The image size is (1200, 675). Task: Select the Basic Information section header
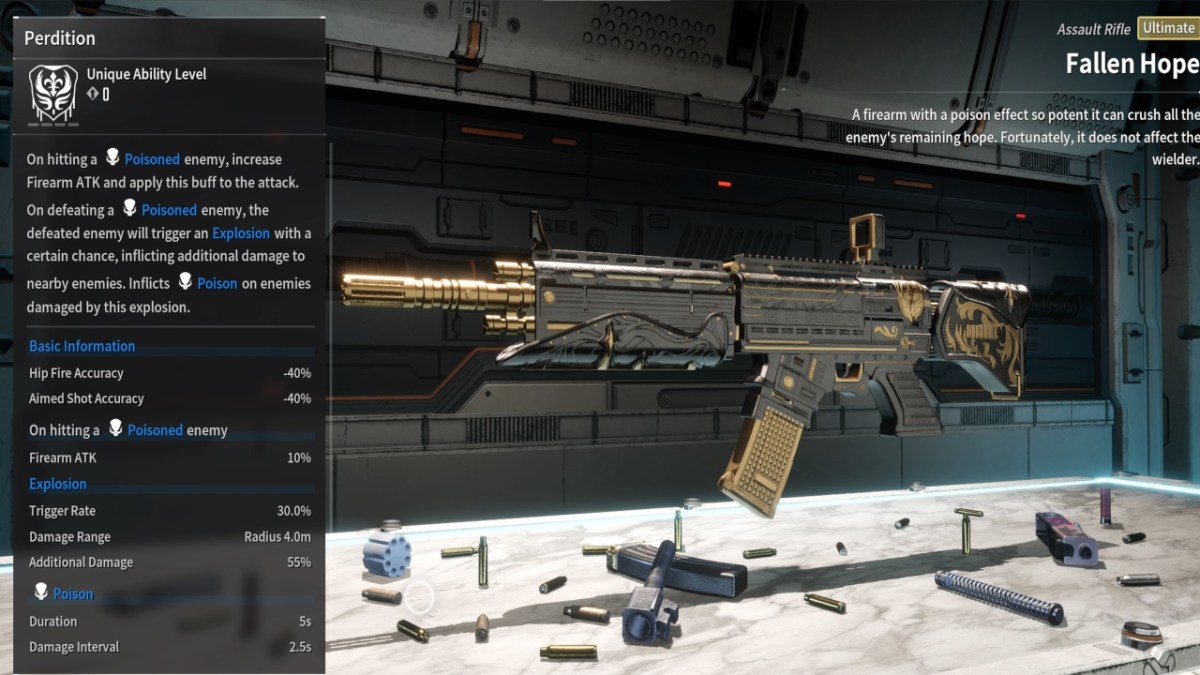[x=82, y=346]
